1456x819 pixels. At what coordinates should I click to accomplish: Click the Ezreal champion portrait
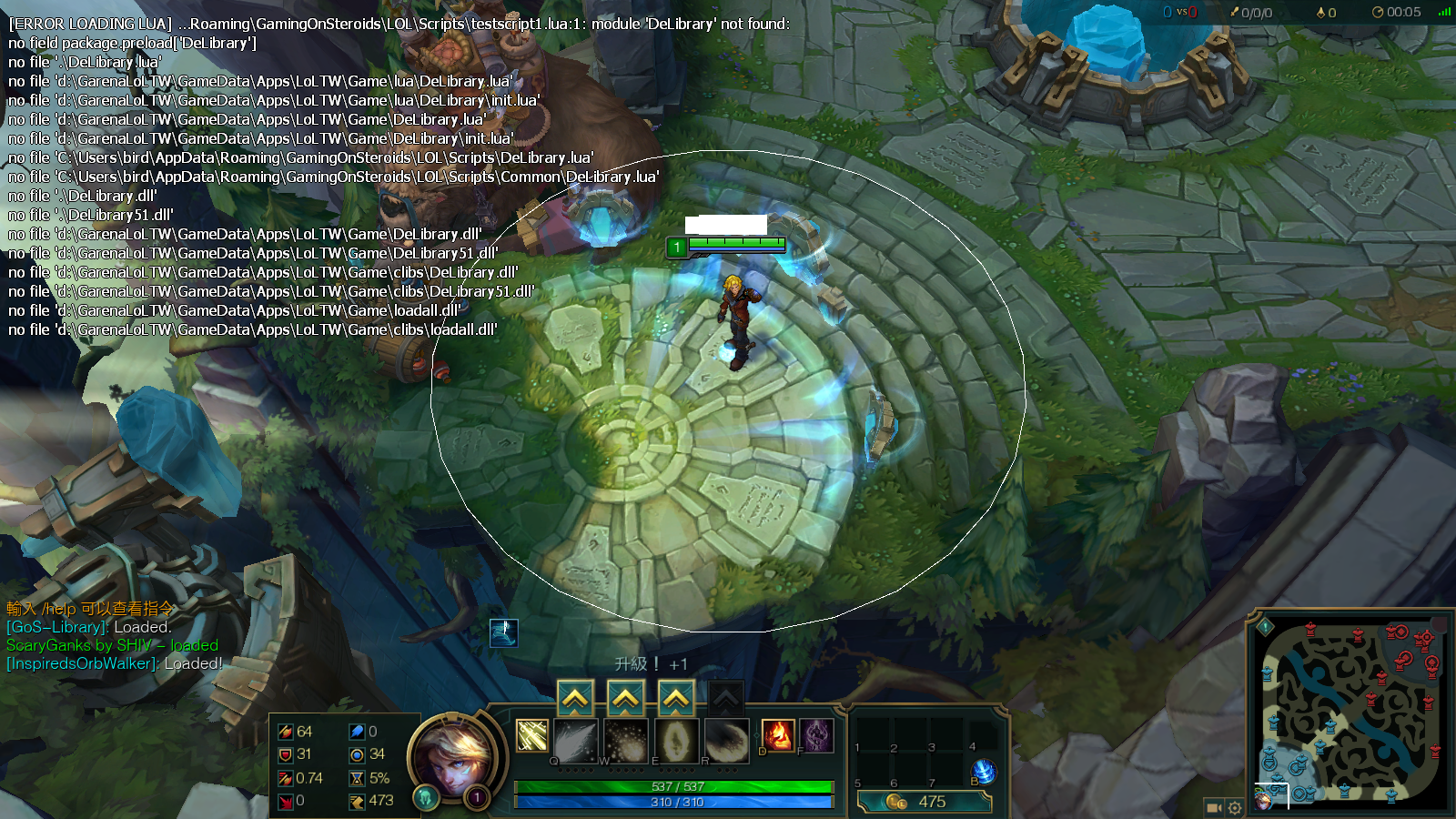pos(454,755)
